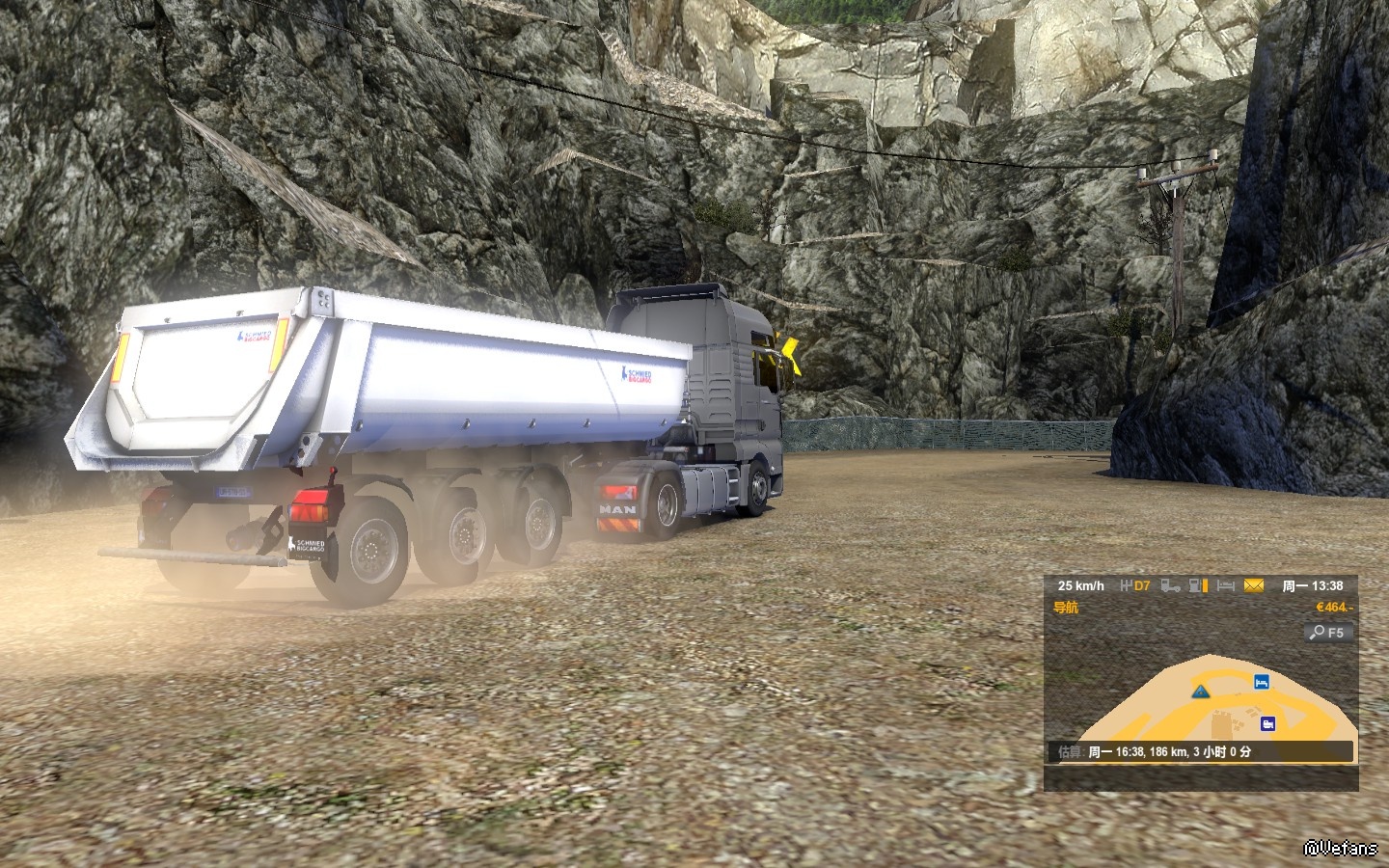This screenshot has width=1389, height=868.
Task: Click the magnifier F5 zoom button
Action: point(1327,633)
